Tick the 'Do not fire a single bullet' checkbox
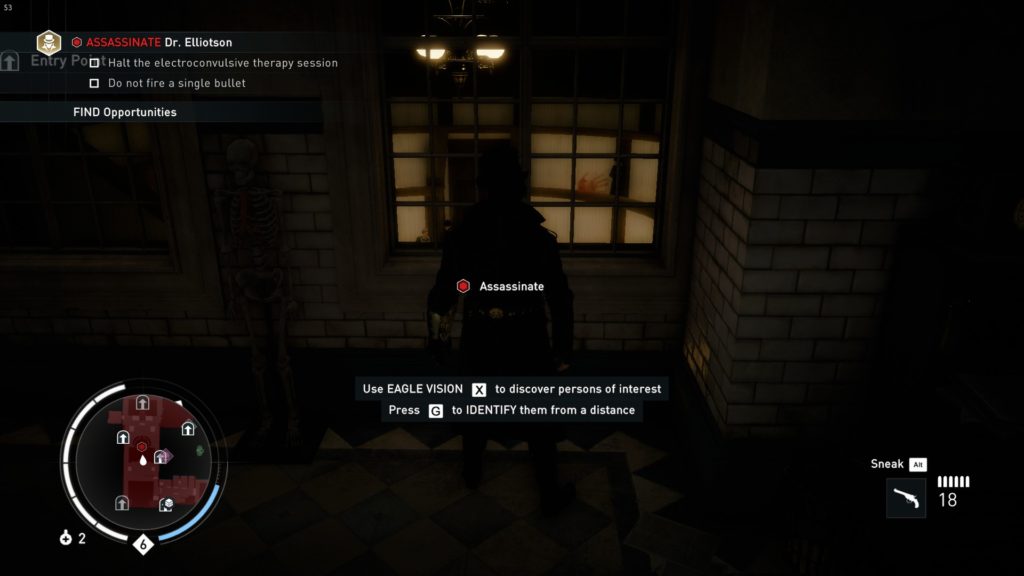 94,83
